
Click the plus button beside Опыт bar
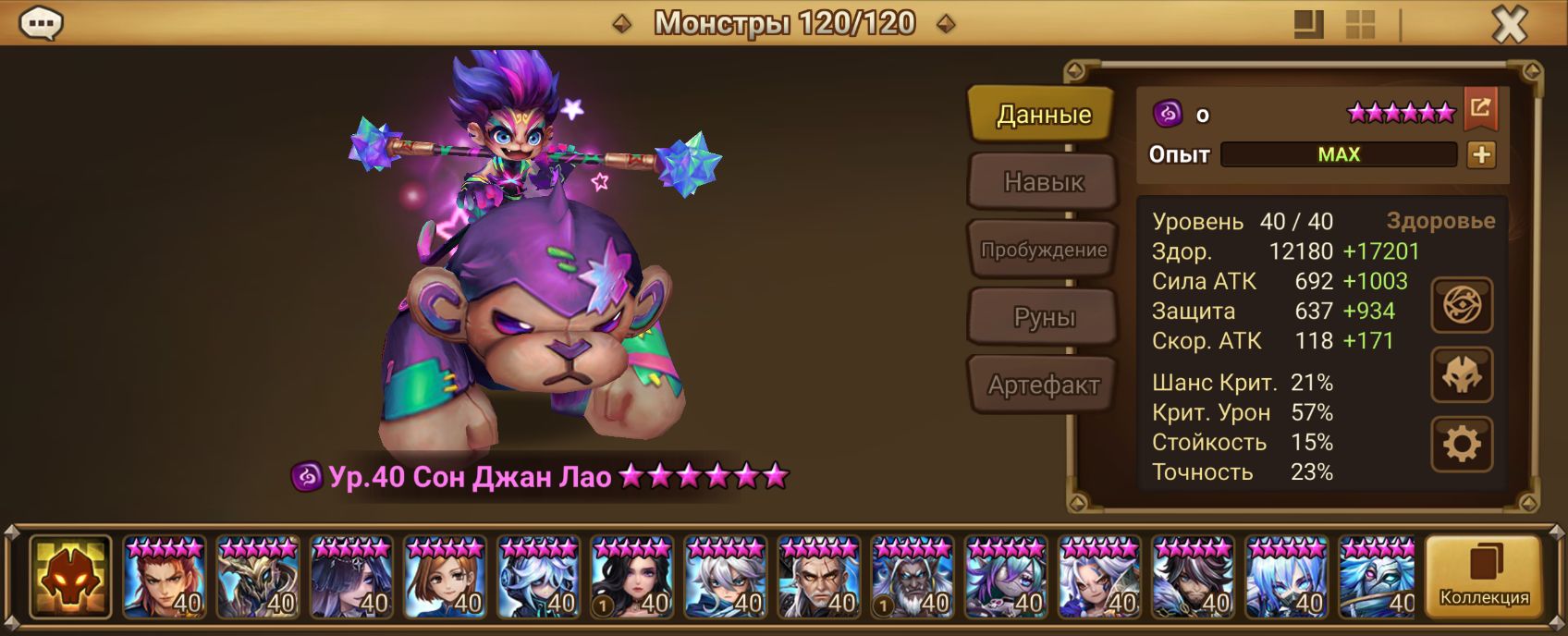1481,154
